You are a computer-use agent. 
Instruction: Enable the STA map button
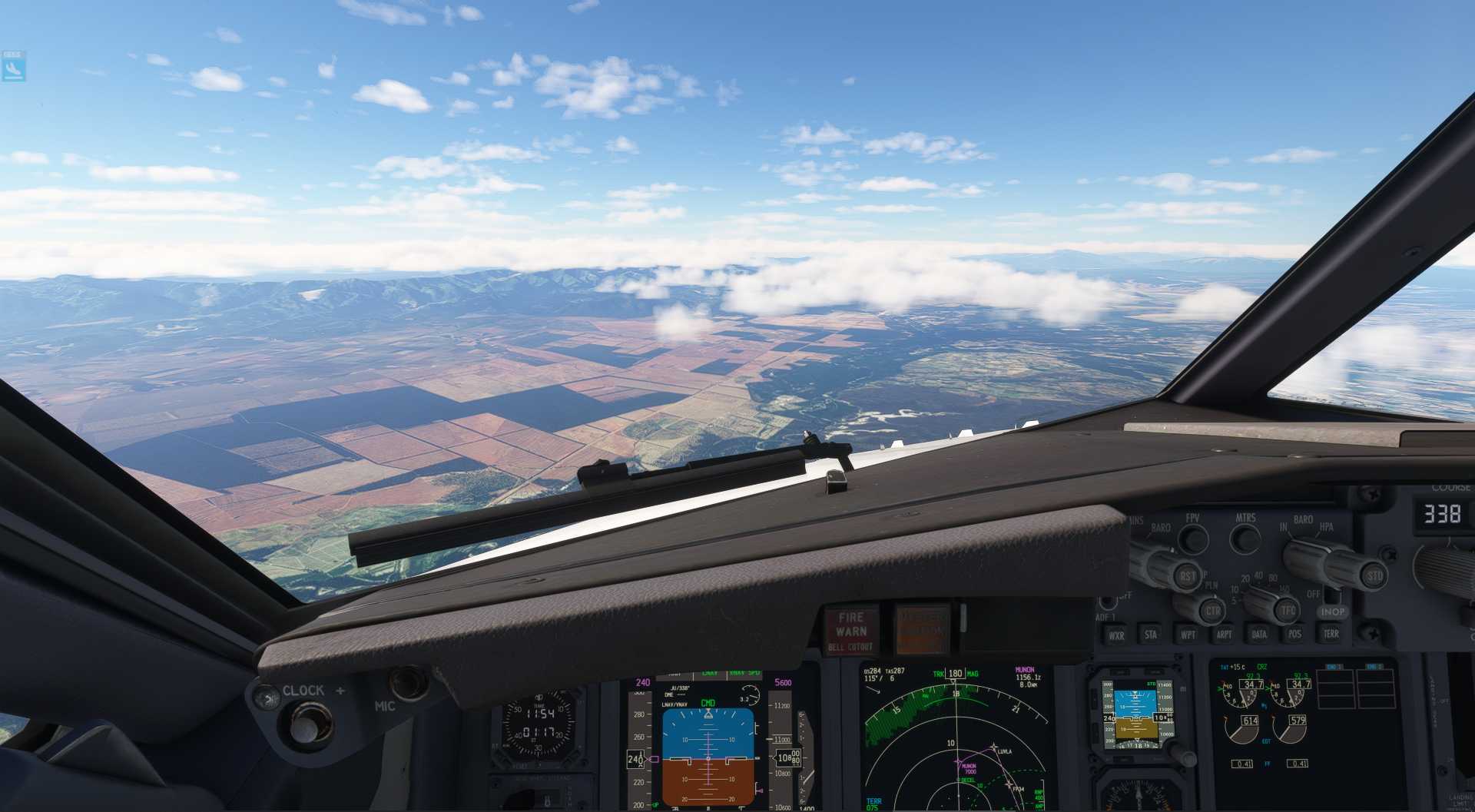(1151, 635)
